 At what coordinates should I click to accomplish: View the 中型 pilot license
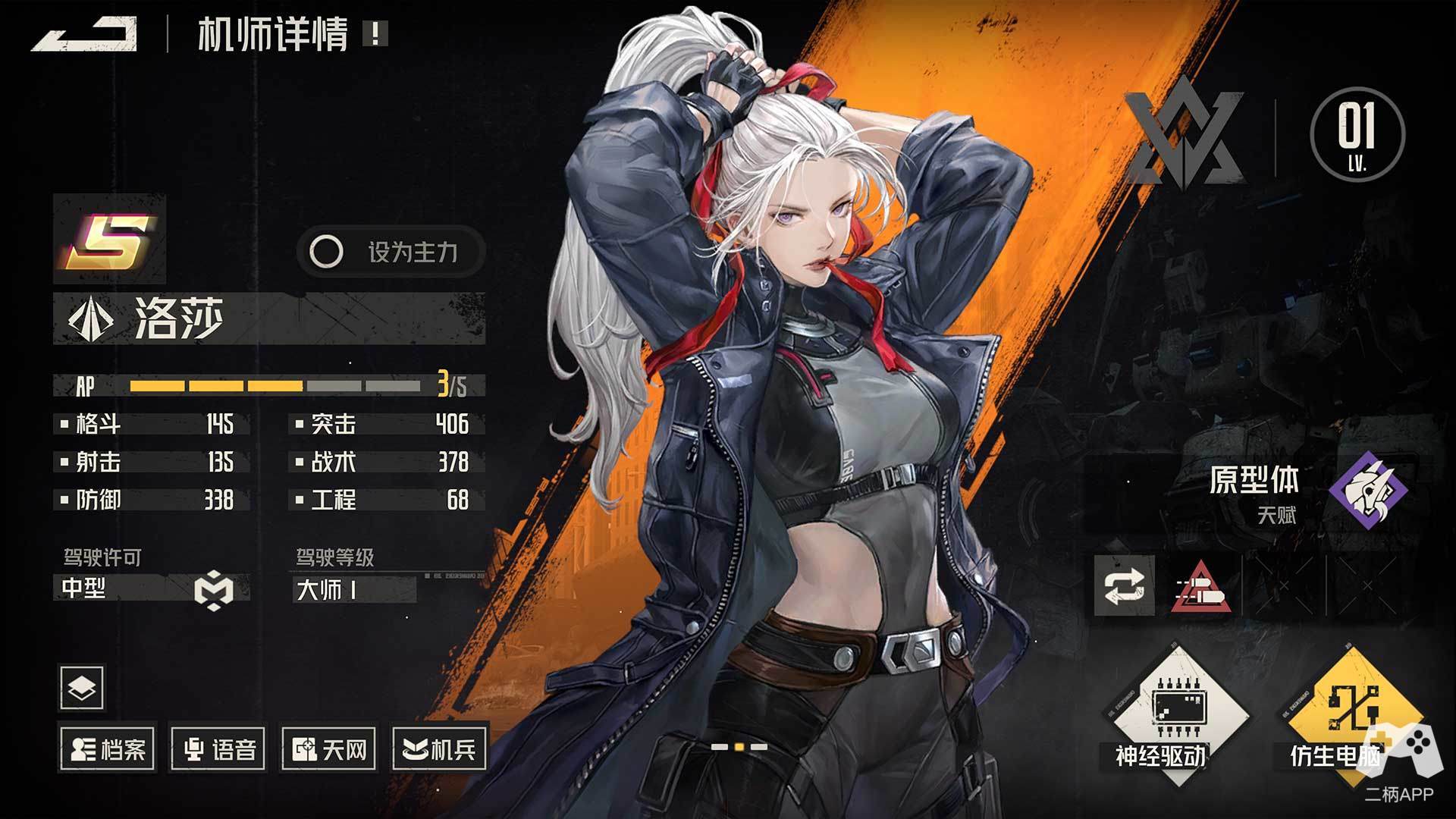click(x=152, y=588)
